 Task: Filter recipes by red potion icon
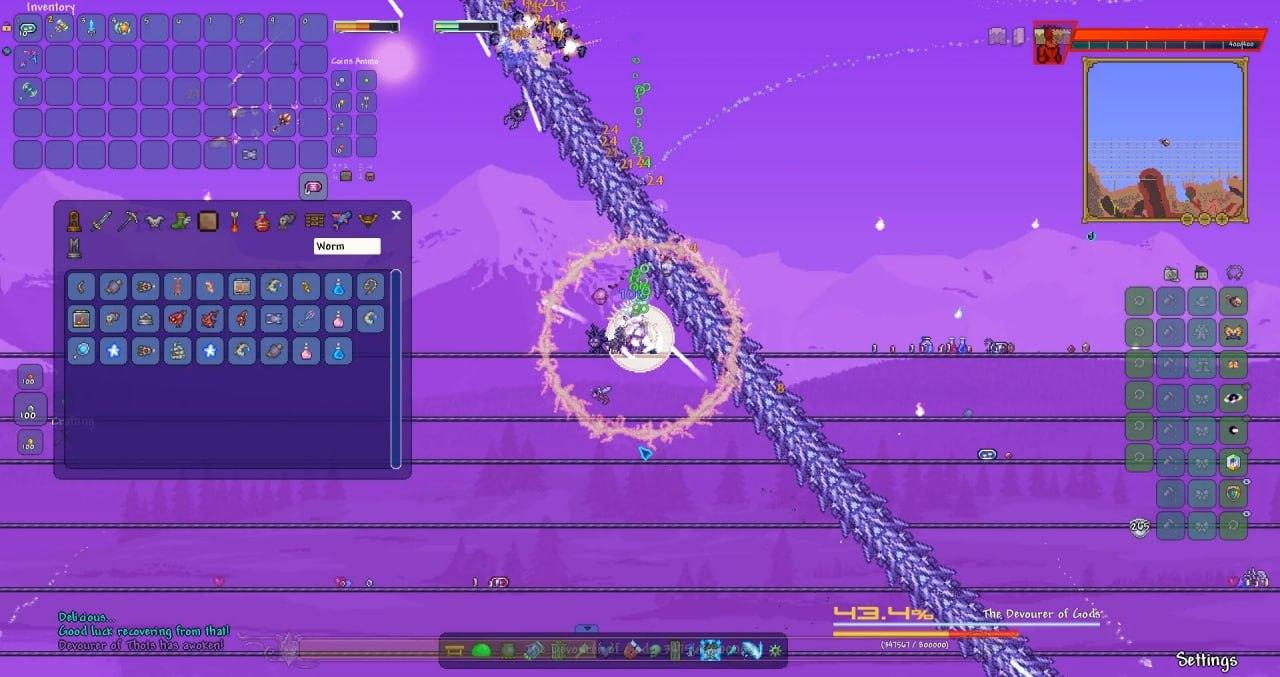[x=262, y=221]
